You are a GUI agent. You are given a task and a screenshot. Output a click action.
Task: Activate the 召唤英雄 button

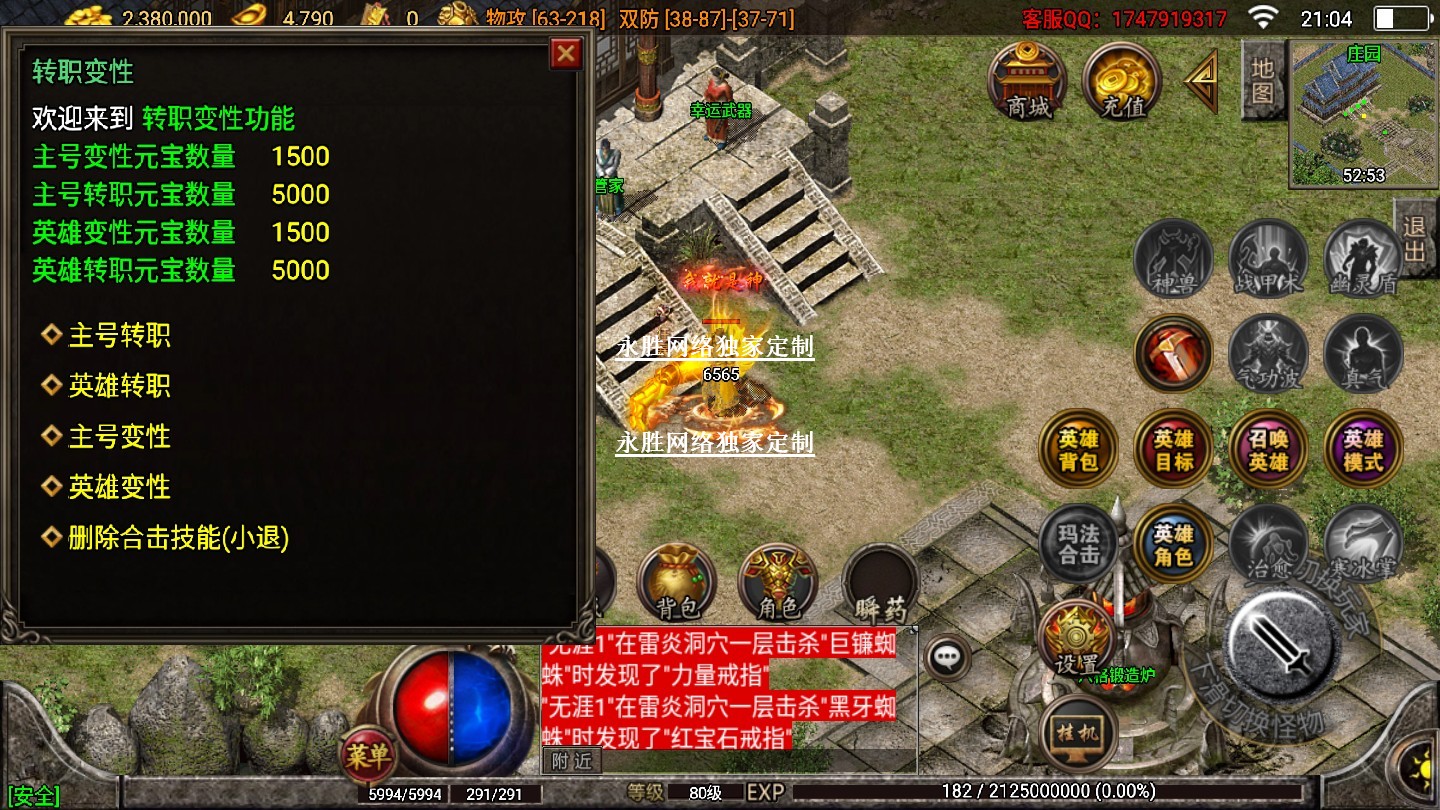[1268, 450]
